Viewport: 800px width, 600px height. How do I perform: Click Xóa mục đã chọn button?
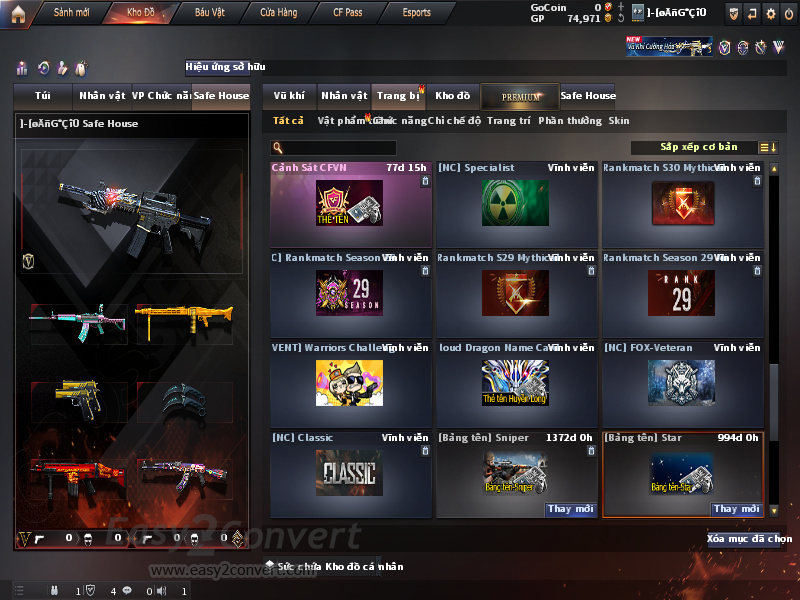750,538
